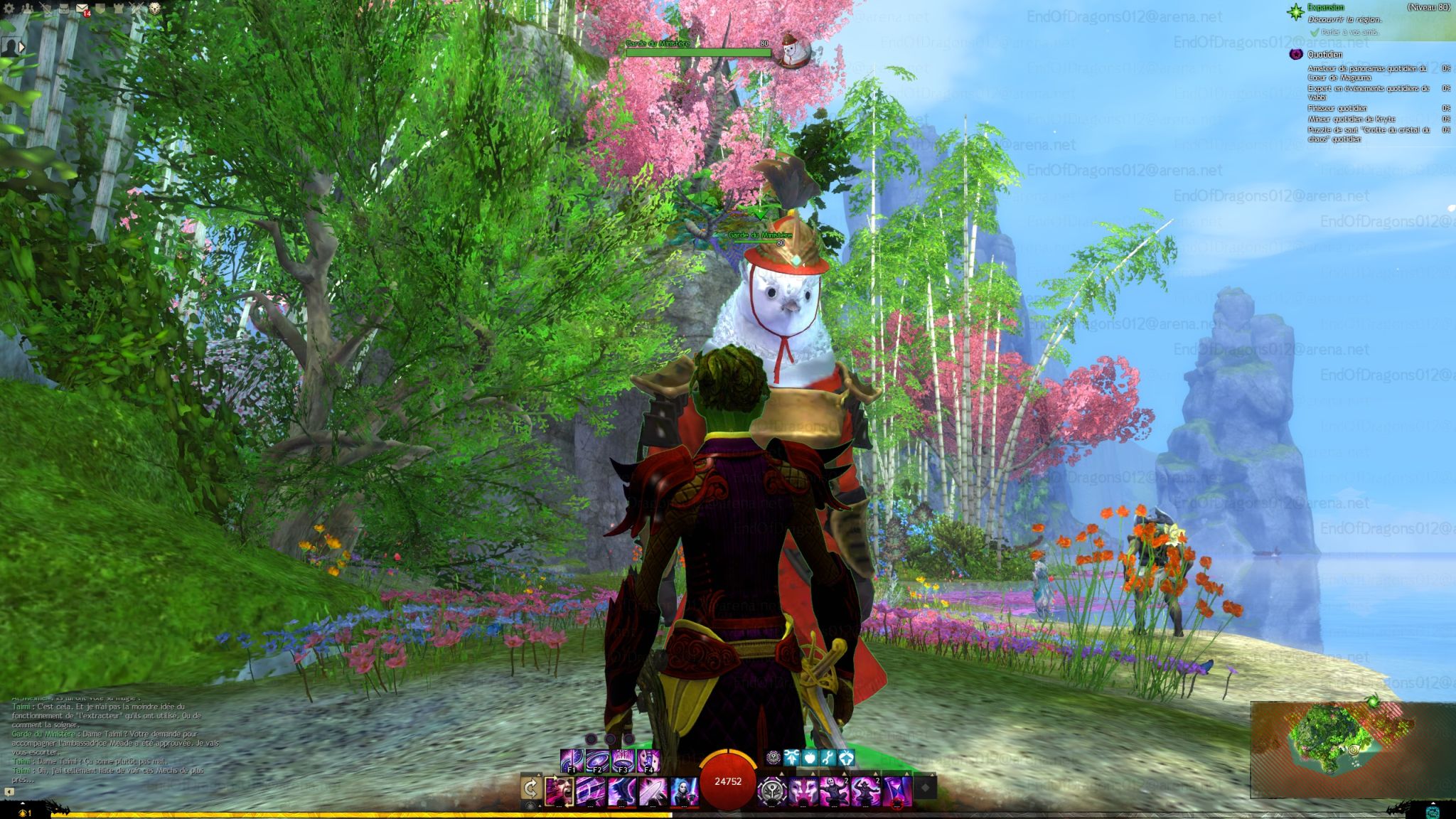Open the contacts and LFG panel icon

tap(26, 9)
